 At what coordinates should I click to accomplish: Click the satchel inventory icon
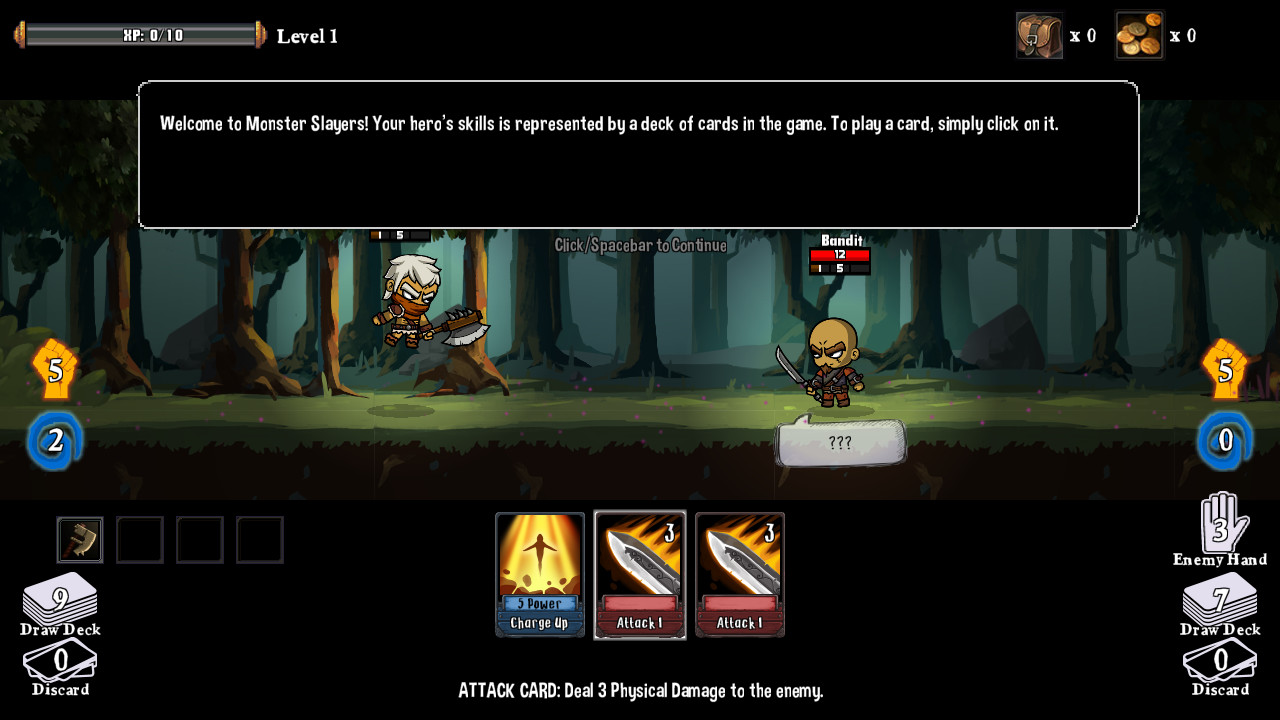(1040, 36)
